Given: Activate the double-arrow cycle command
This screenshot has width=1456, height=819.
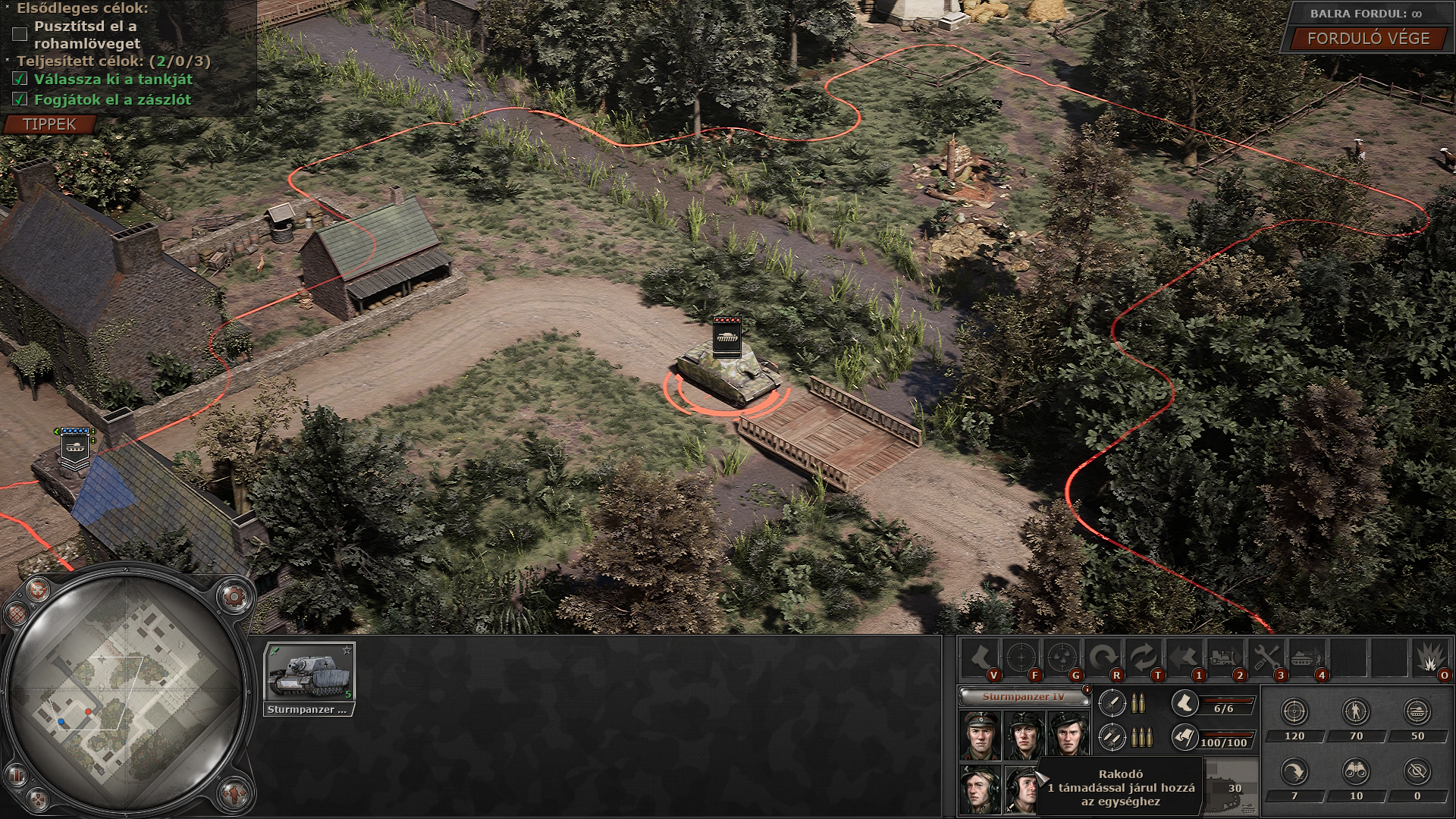Looking at the screenshot, I should tap(1144, 657).
